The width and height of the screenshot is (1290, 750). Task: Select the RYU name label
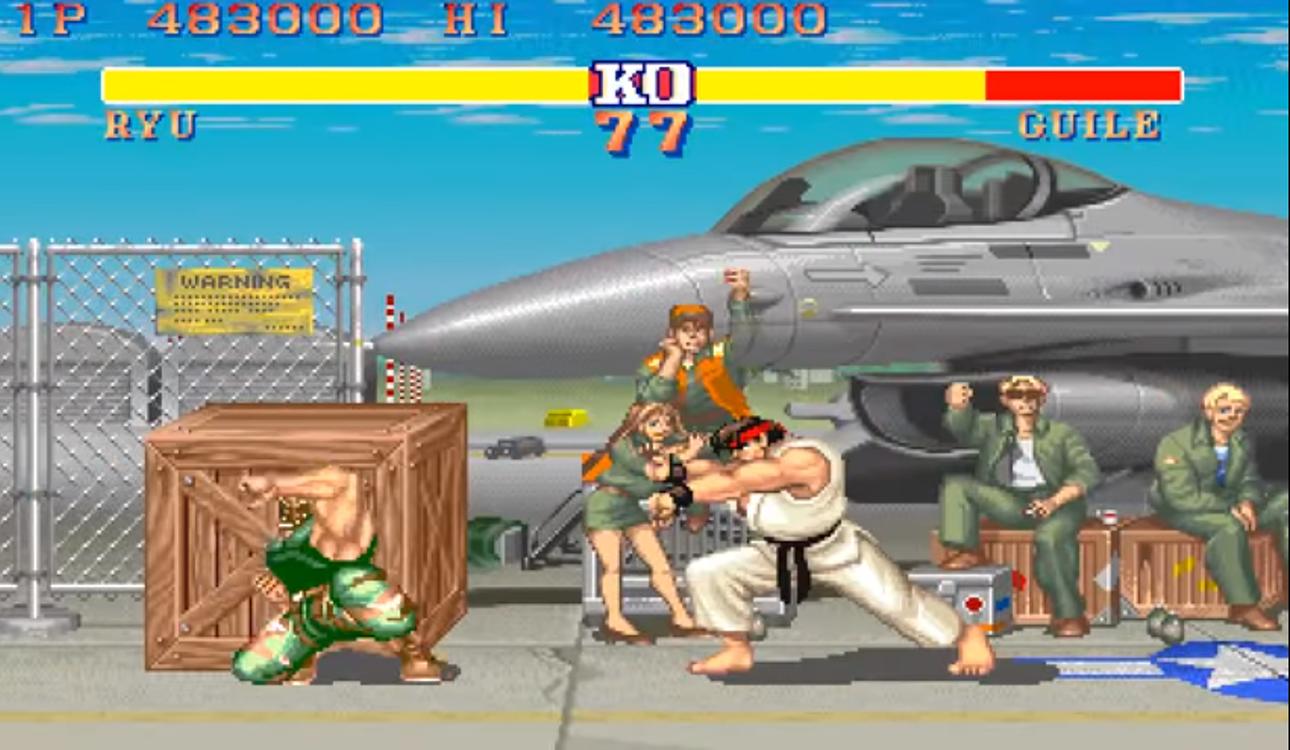pos(150,126)
